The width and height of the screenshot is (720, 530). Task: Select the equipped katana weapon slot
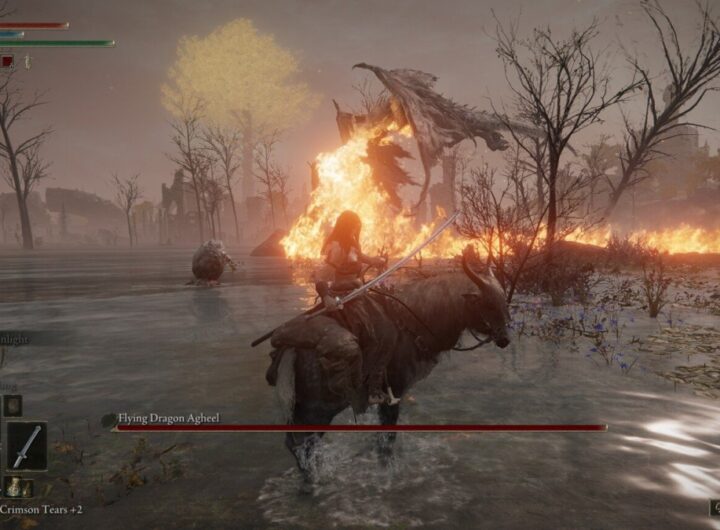pyautogui.click(x=26, y=446)
